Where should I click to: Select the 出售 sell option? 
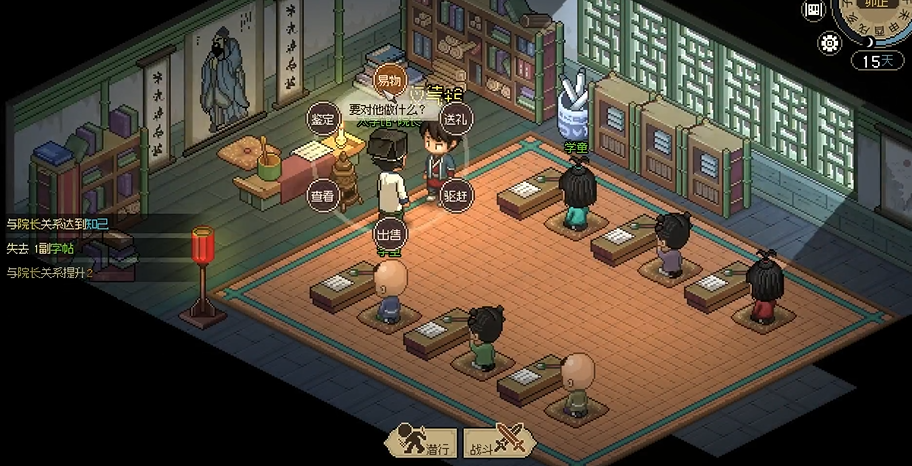(x=388, y=234)
